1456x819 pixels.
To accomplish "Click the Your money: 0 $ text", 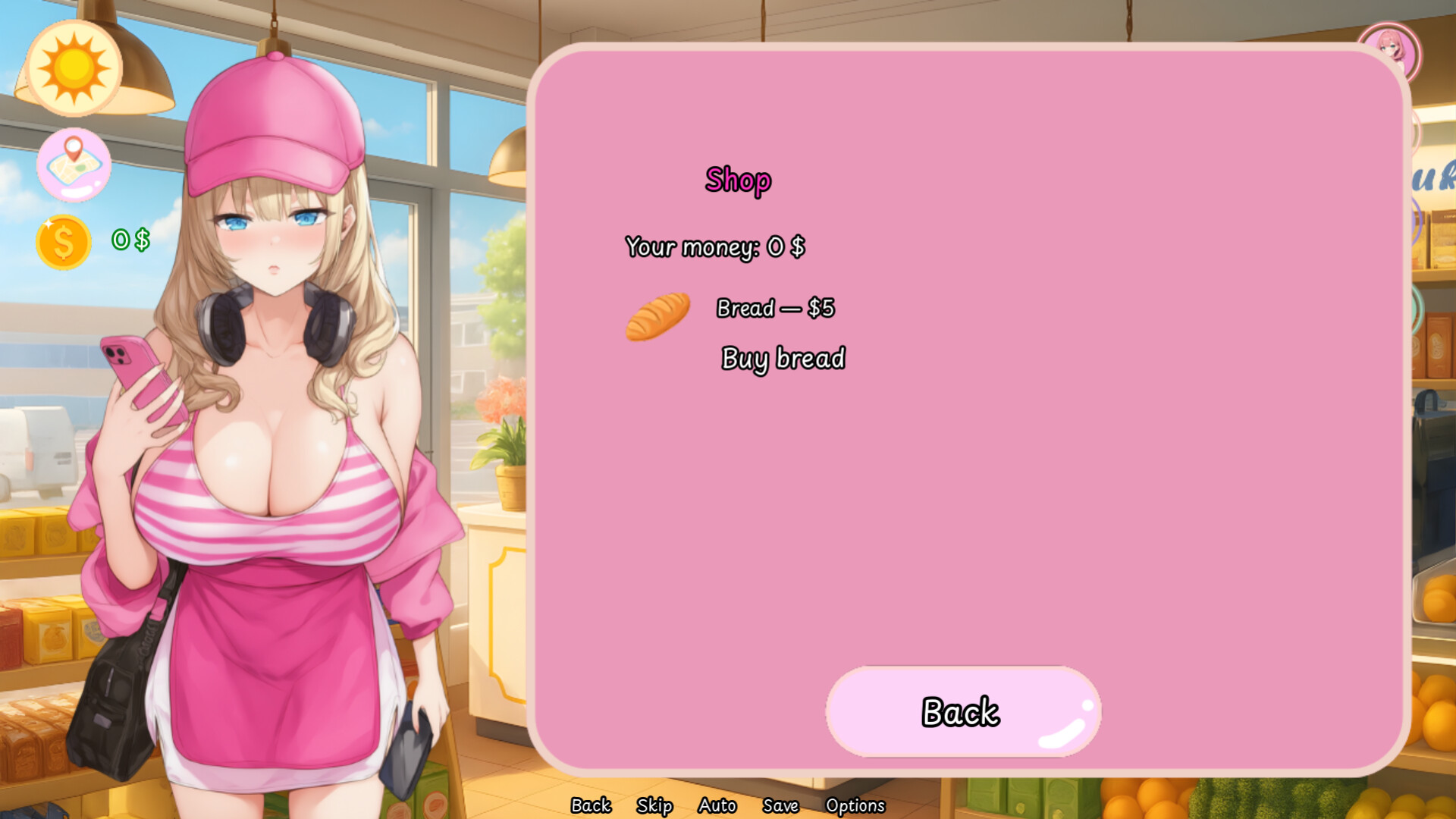I will click(x=716, y=246).
